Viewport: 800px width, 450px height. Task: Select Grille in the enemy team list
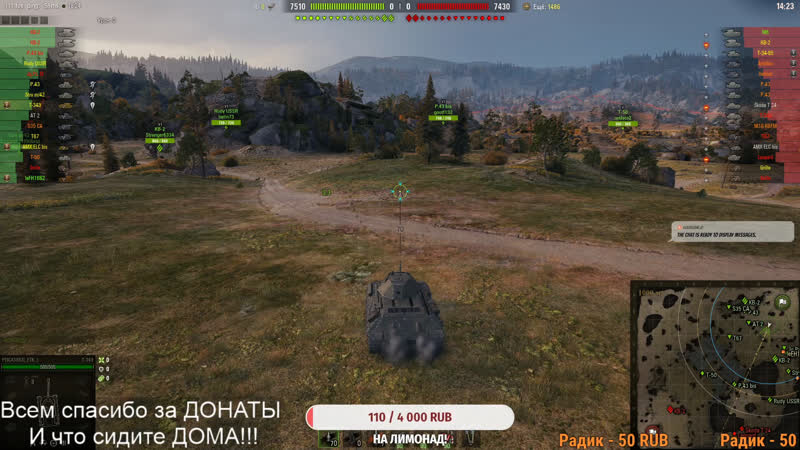pos(764,168)
